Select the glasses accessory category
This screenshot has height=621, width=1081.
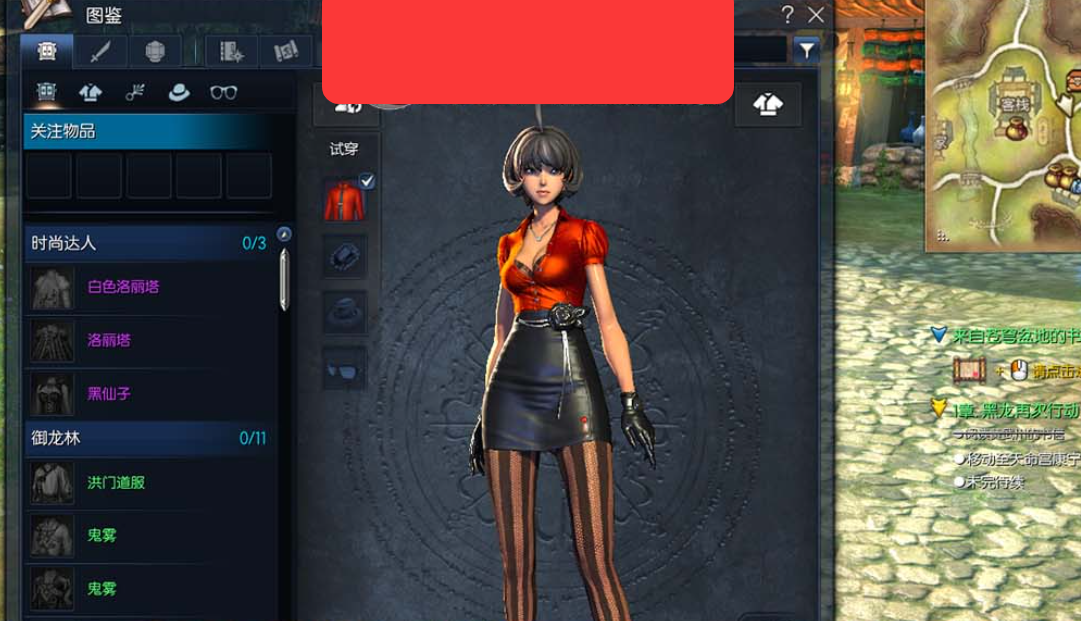(x=224, y=93)
